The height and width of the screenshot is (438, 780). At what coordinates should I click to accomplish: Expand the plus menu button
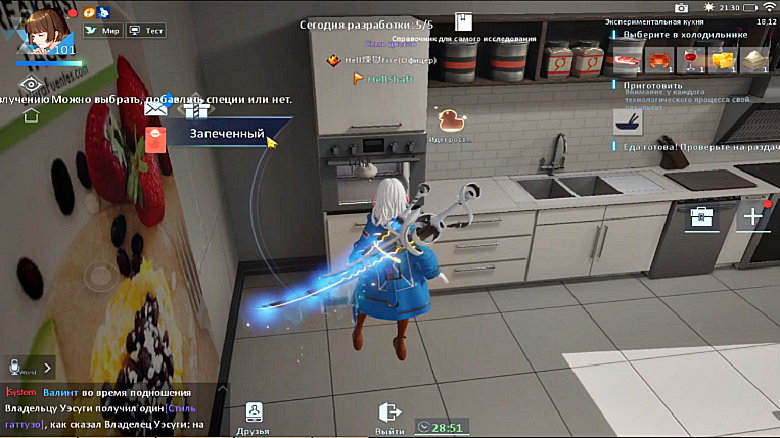click(751, 214)
